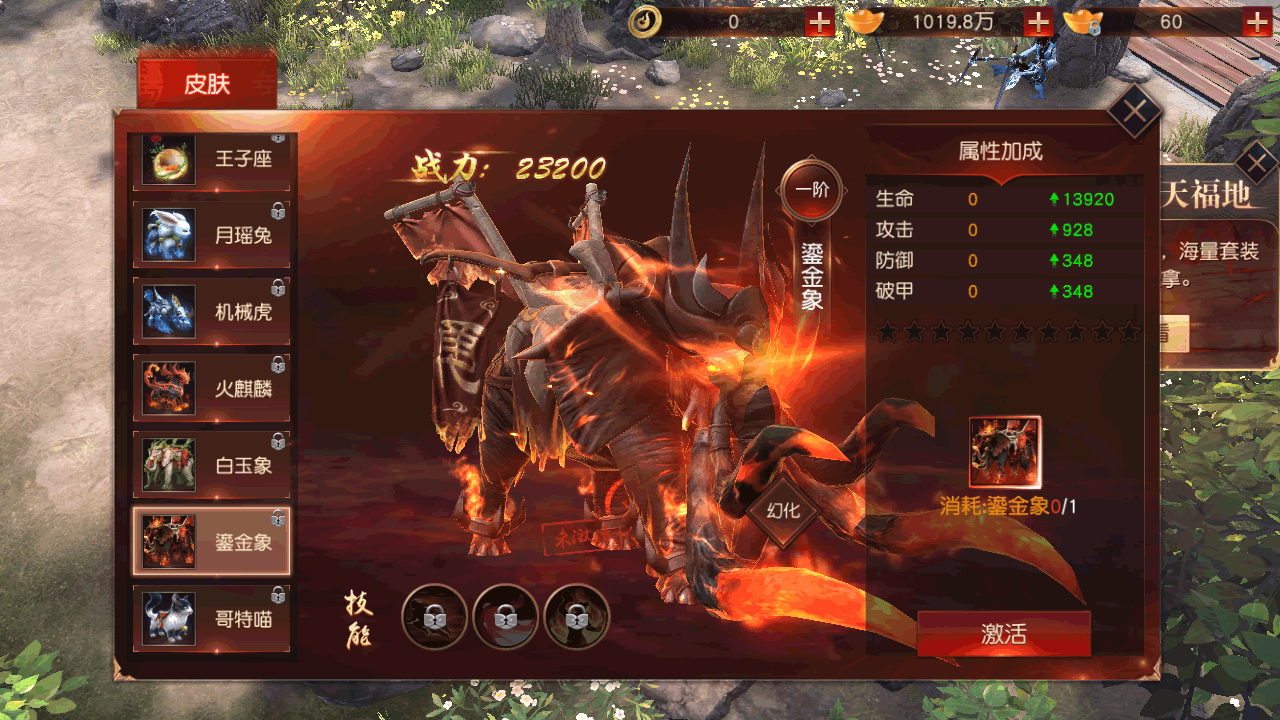Choose the 月瑶兔 mount skin

pos(212,236)
